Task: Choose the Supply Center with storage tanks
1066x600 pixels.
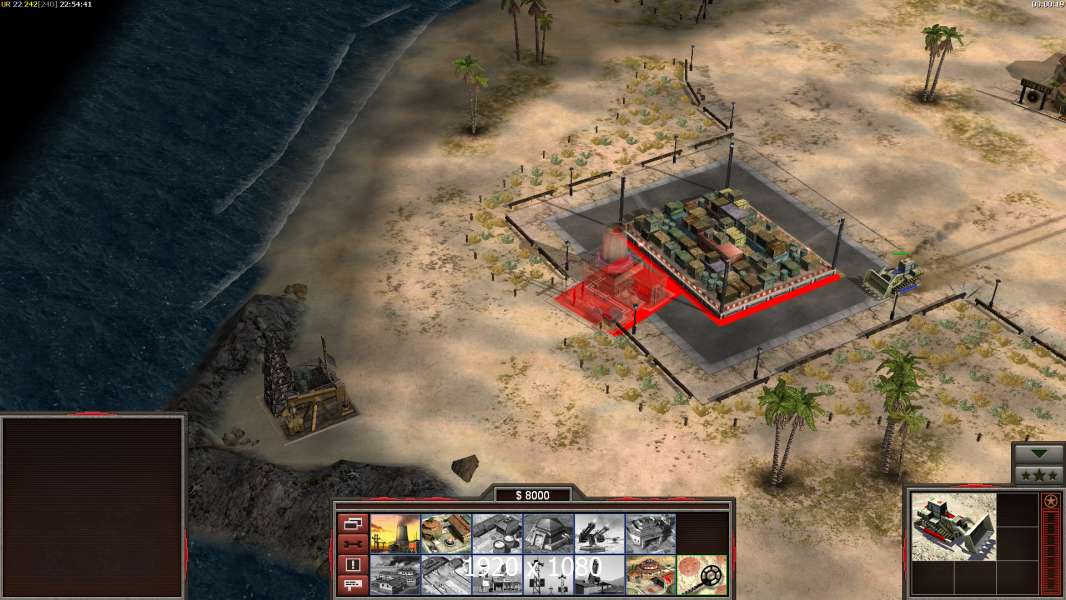Action: click(x=497, y=533)
